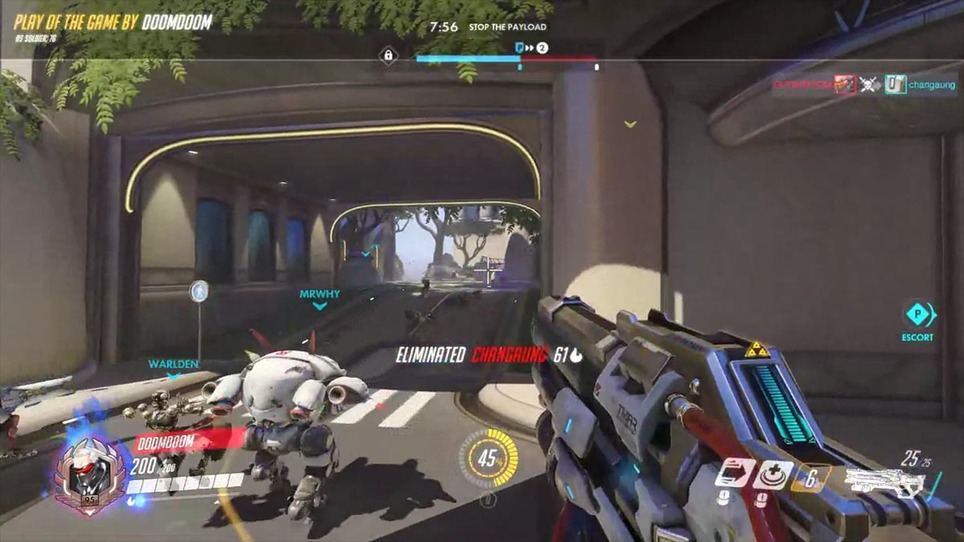Image resolution: width=964 pixels, height=542 pixels.
Task: Select the Helix Rockets cooldown icon
Action: coord(811,477)
